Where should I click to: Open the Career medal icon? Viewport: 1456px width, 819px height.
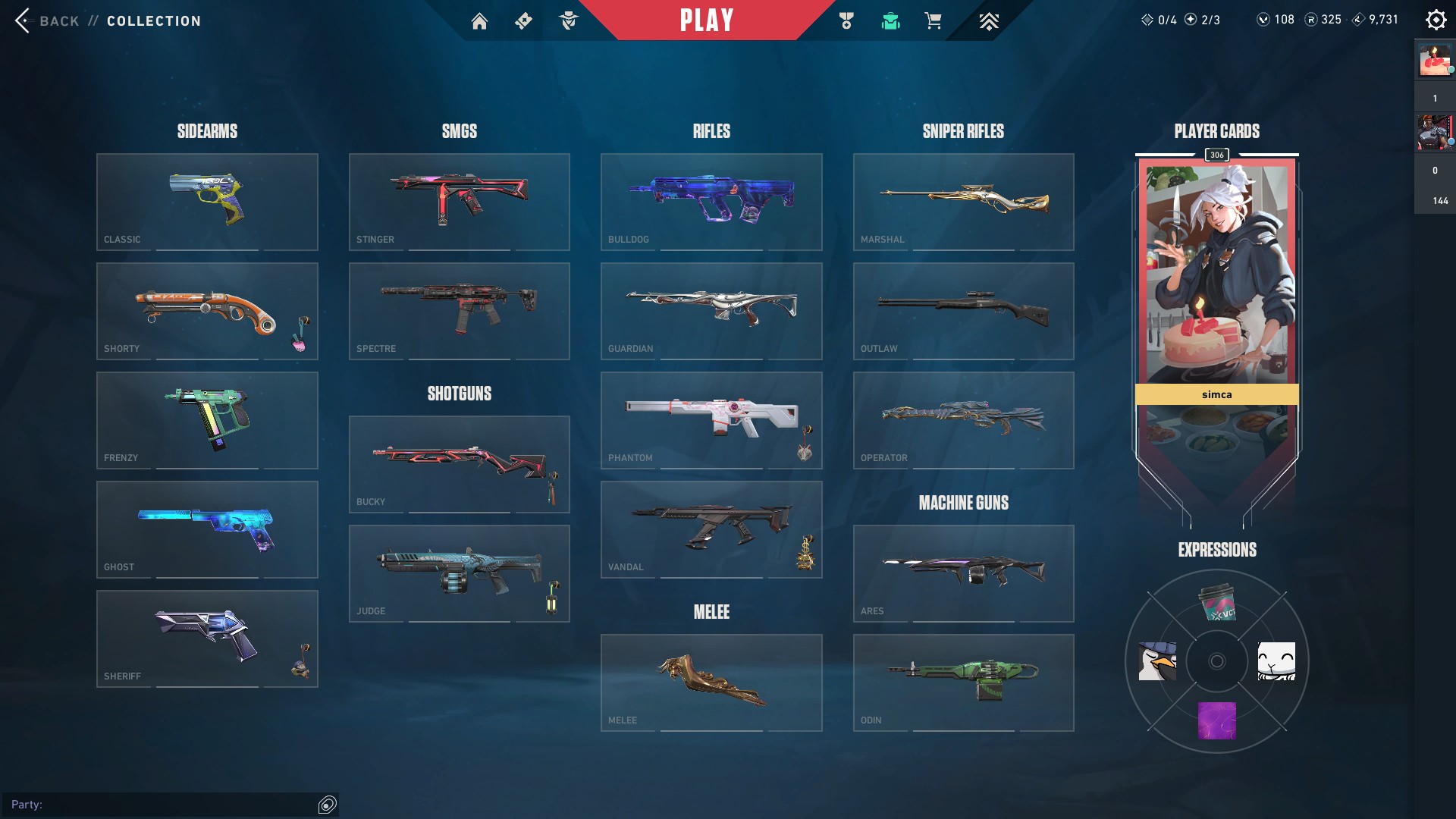tap(847, 21)
